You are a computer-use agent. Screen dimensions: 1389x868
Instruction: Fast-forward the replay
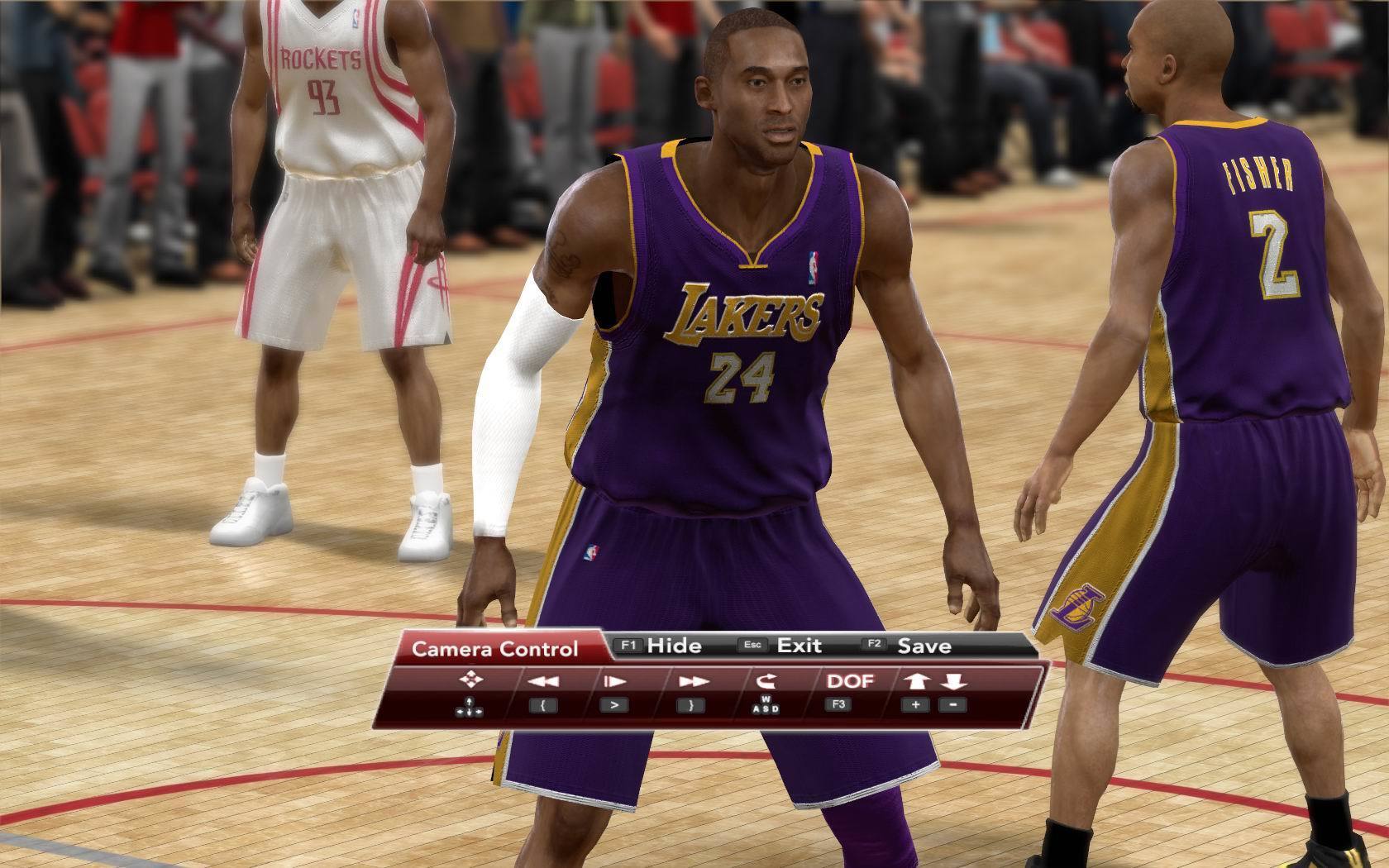tap(693, 682)
